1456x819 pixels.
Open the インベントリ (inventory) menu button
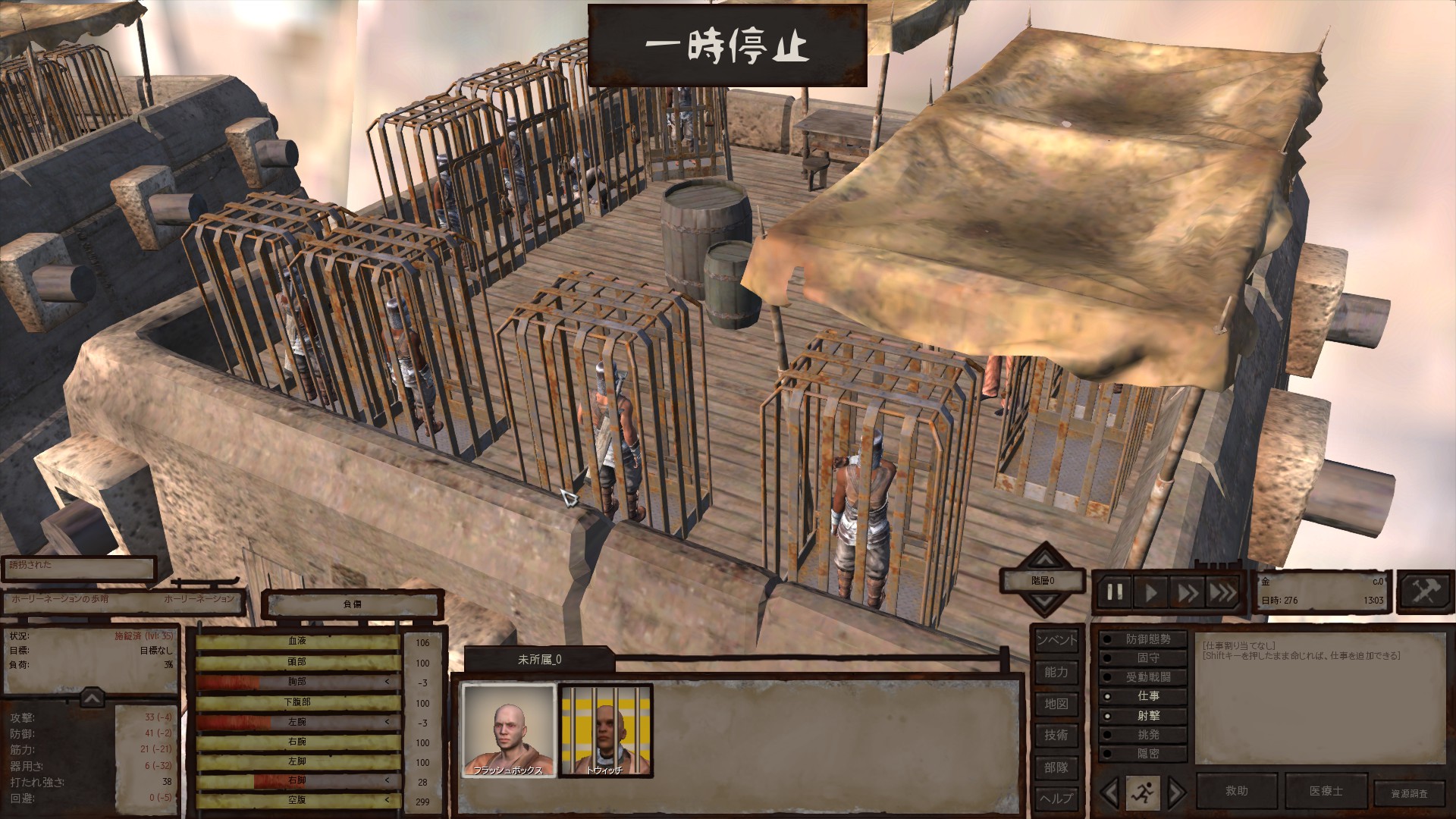[x=1056, y=640]
